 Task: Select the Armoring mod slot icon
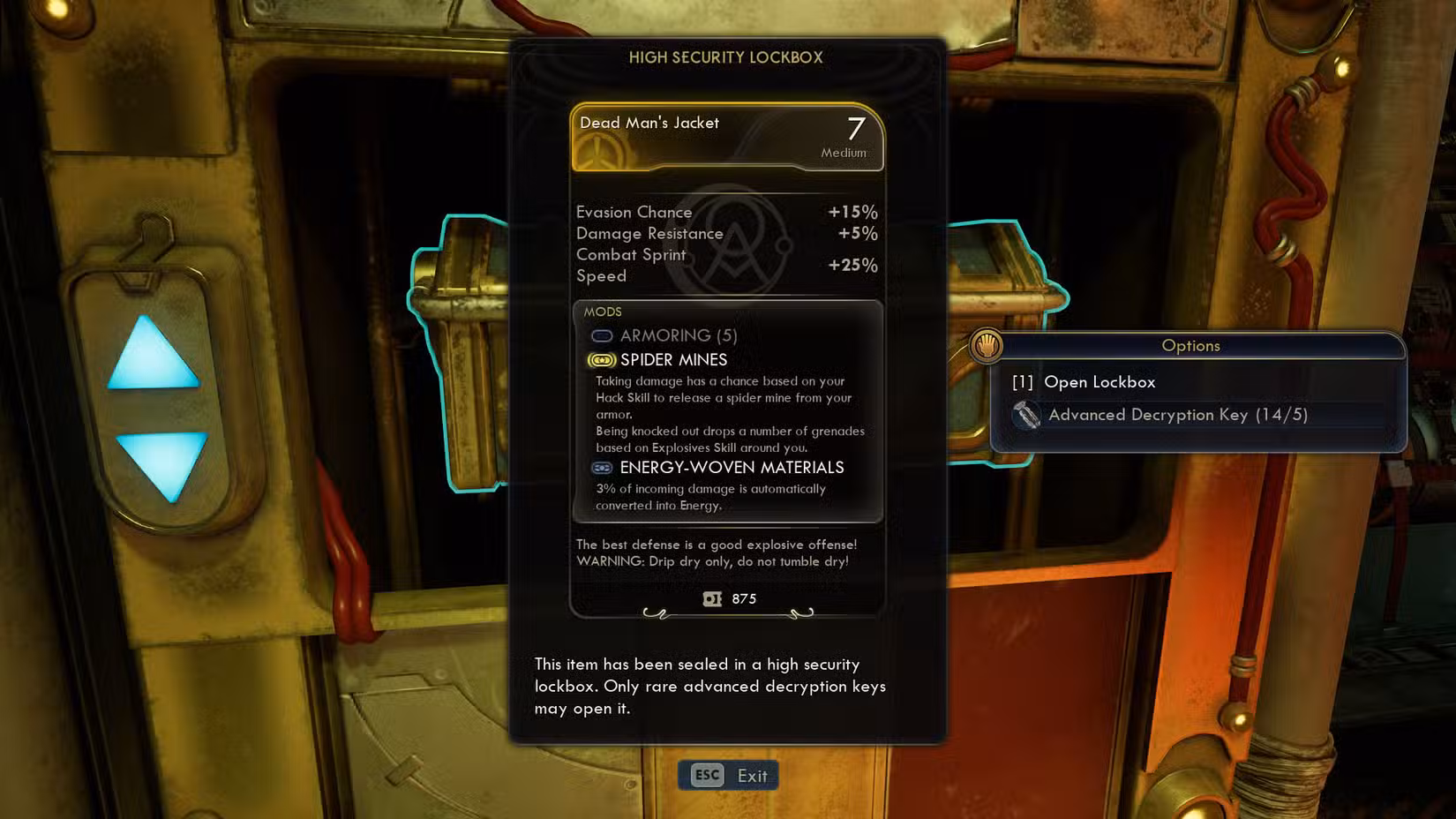(x=602, y=335)
